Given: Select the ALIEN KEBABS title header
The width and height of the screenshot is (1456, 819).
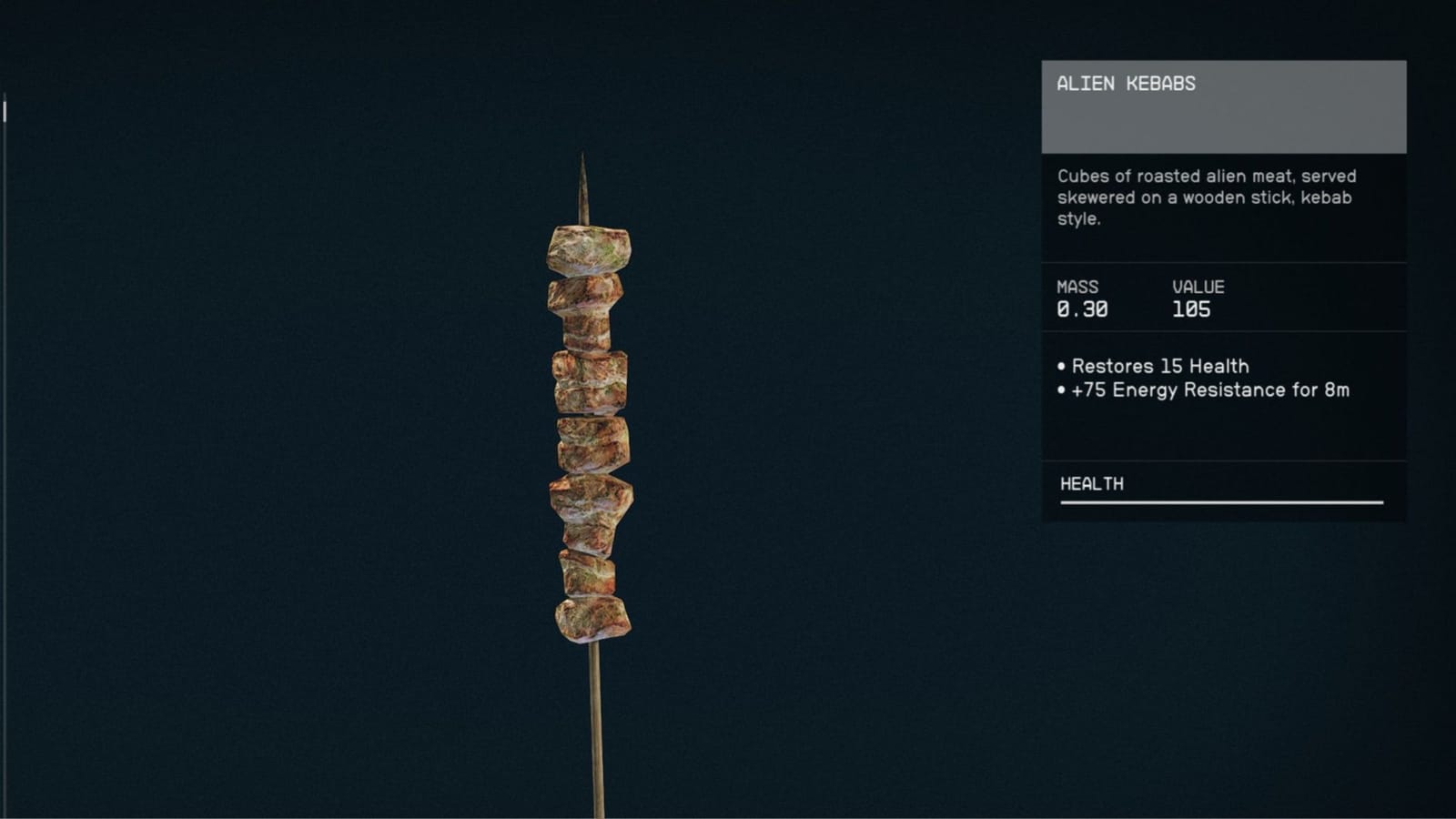Looking at the screenshot, I should coord(1126,85).
